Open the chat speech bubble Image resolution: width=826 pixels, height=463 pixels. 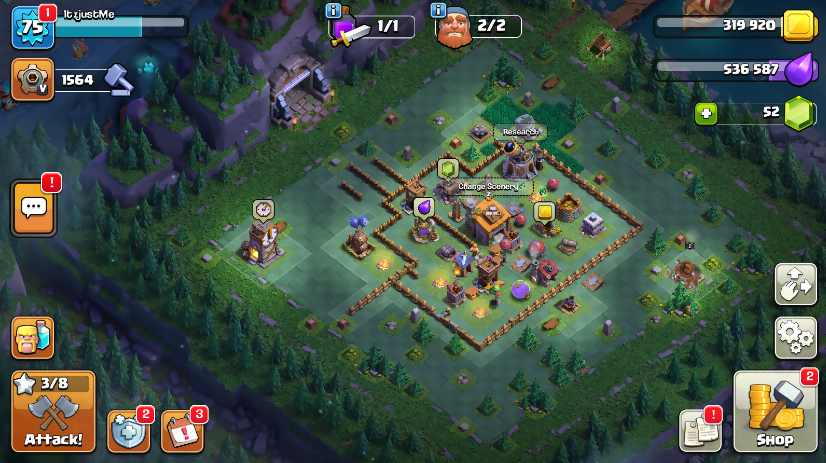(x=33, y=207)
